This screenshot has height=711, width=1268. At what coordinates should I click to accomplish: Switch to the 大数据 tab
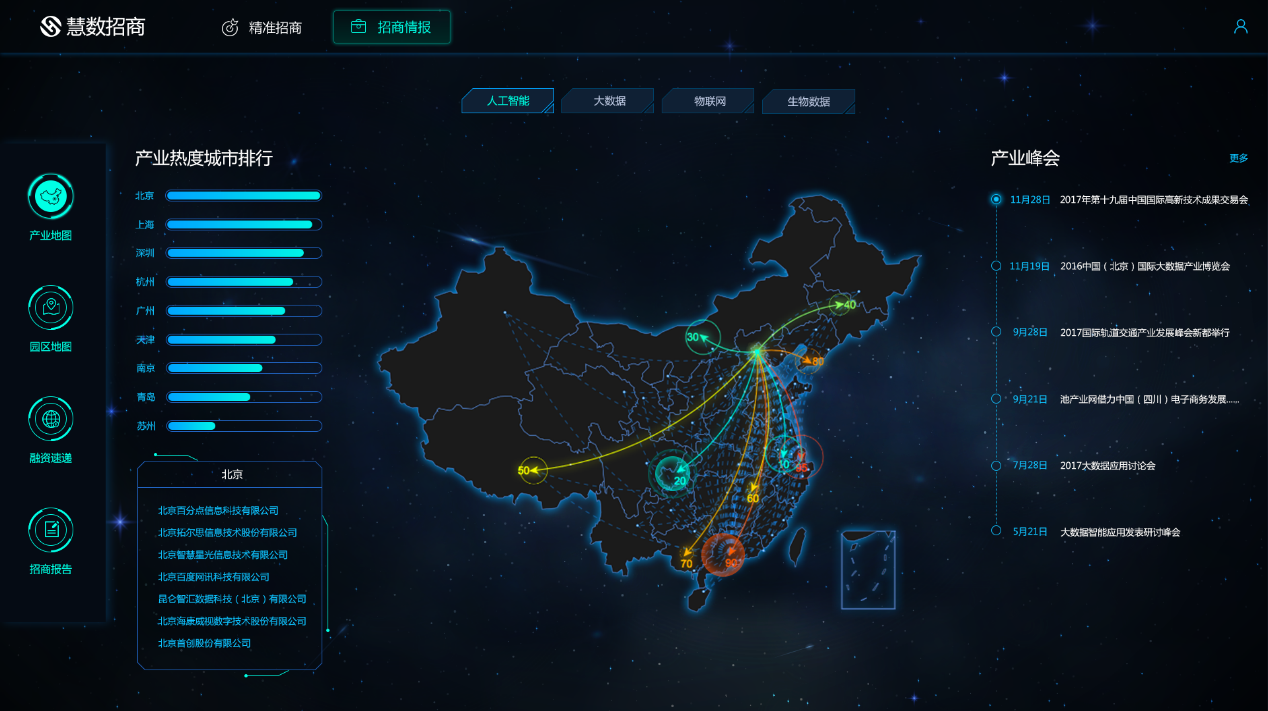(608, 101)
